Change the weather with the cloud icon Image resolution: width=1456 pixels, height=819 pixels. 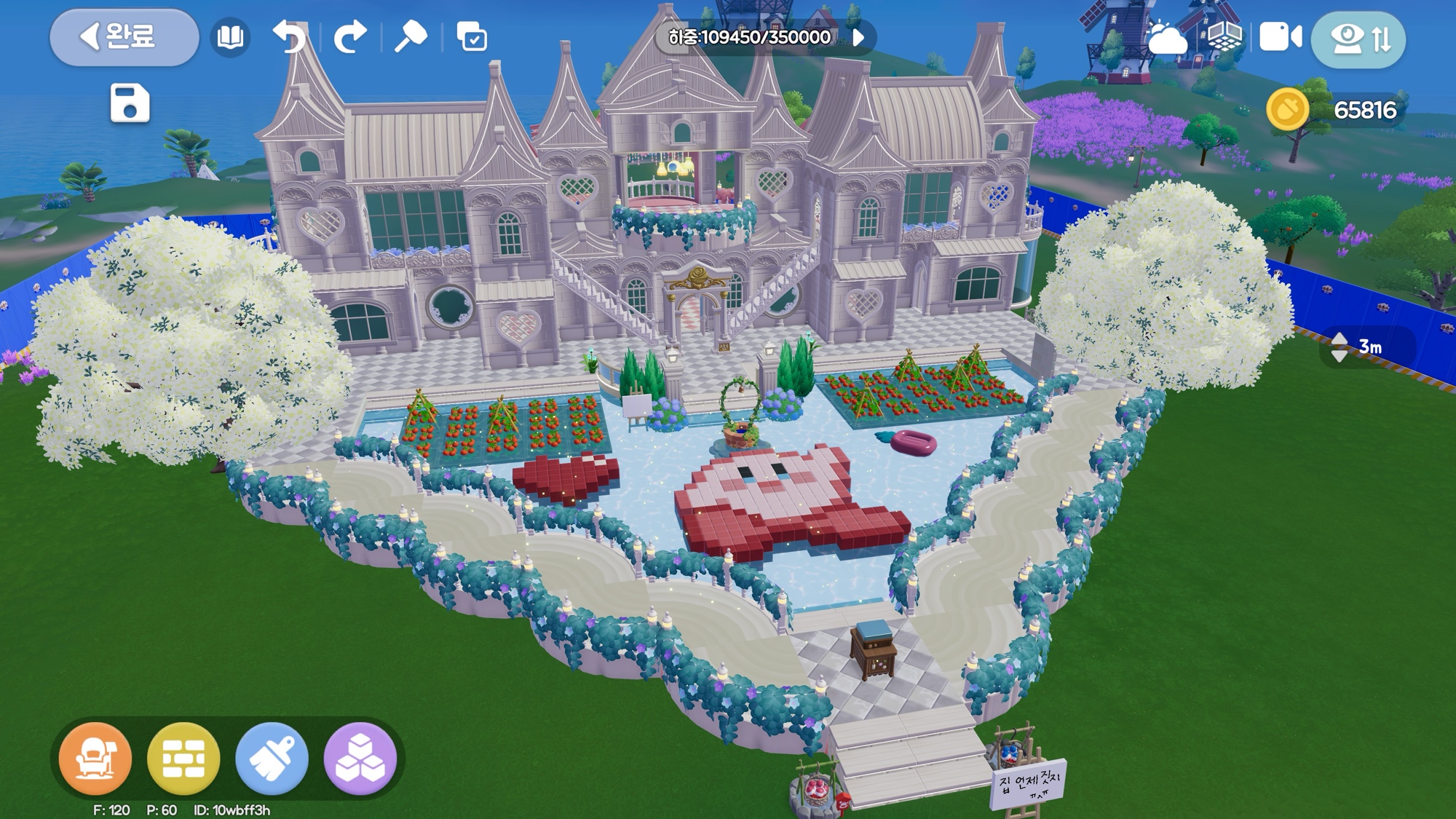click(1166, 38)
